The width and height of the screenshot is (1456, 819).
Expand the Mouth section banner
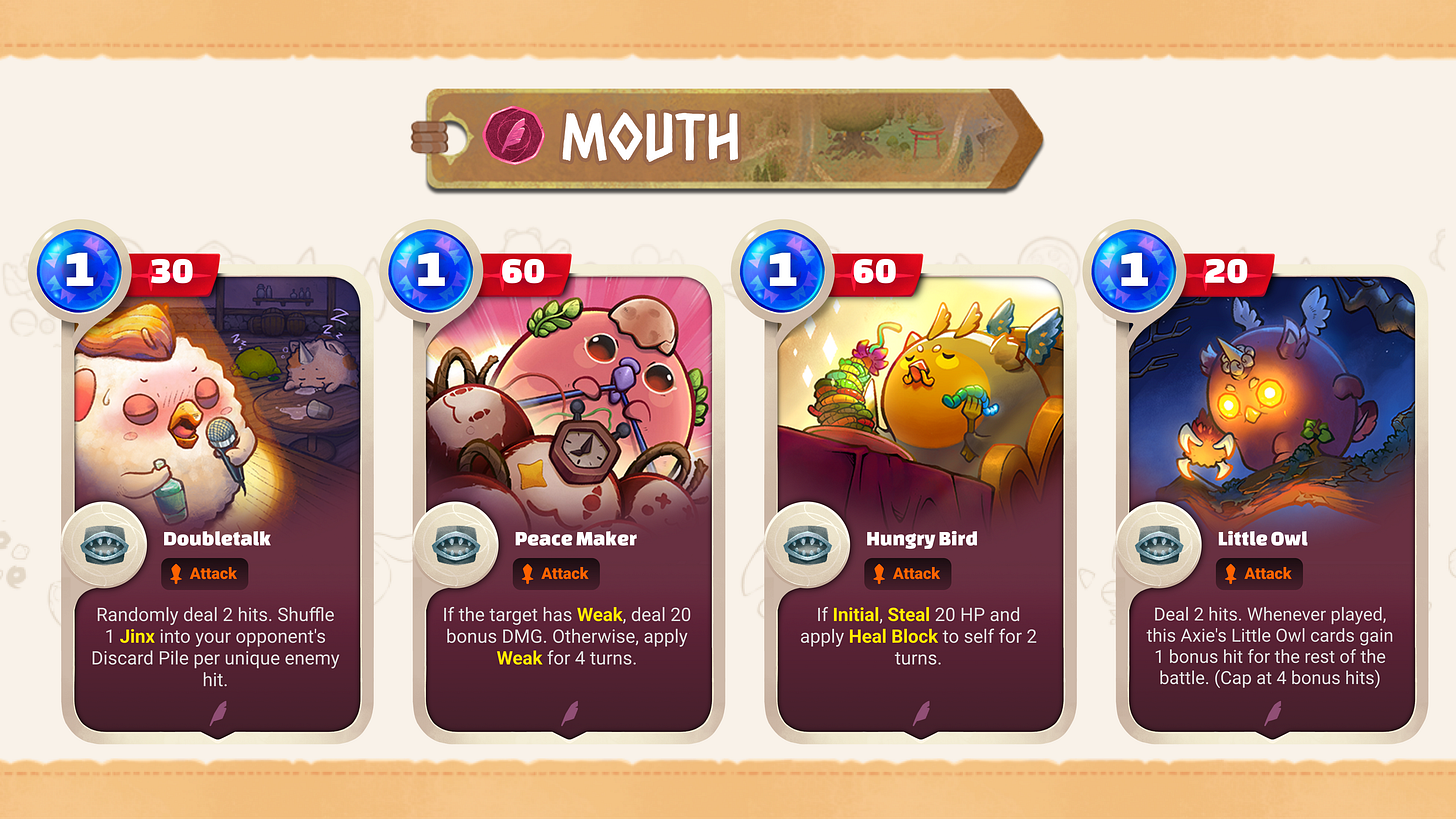(x=728, y=138)
